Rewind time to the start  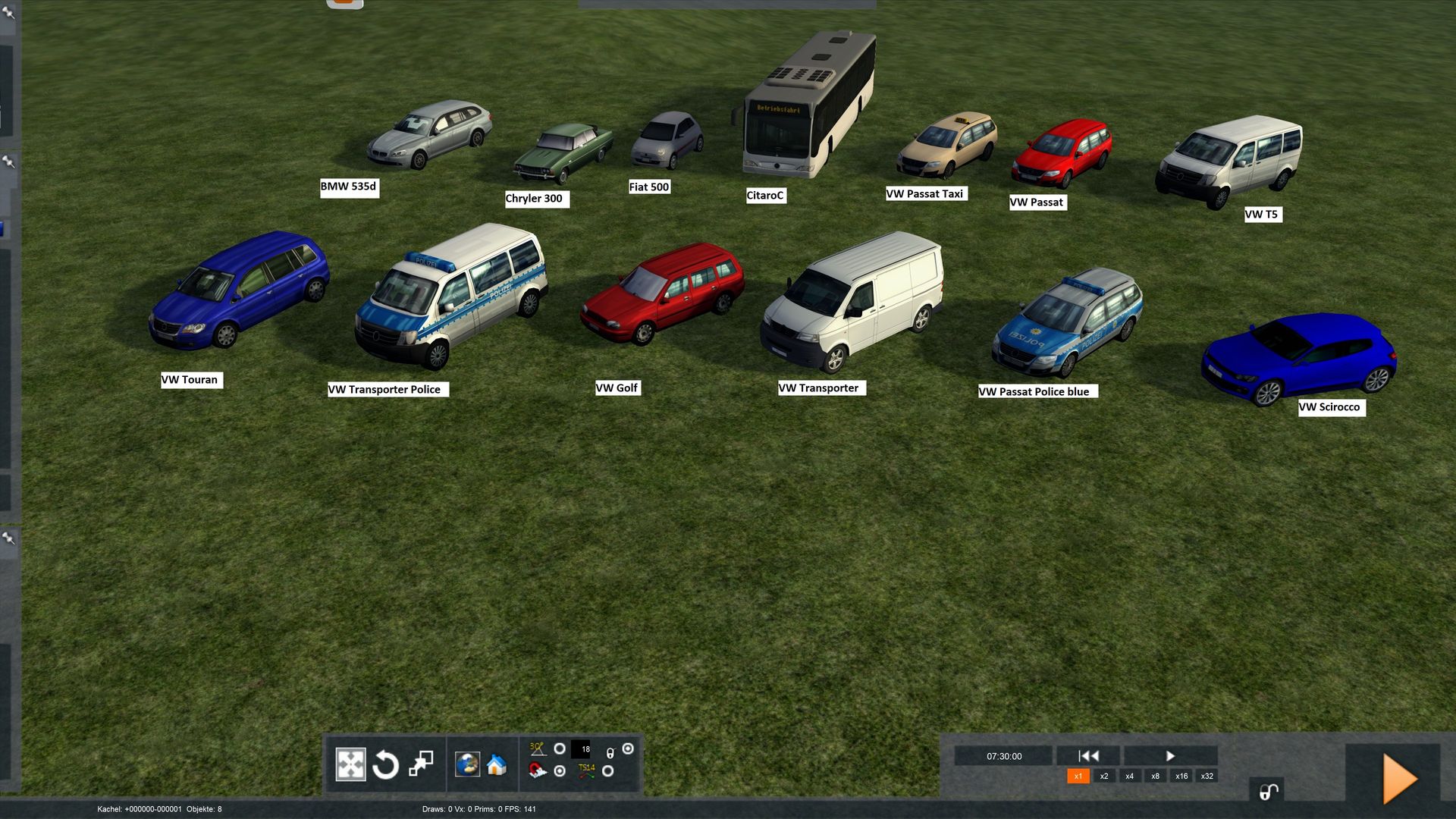click(1088, 756)
